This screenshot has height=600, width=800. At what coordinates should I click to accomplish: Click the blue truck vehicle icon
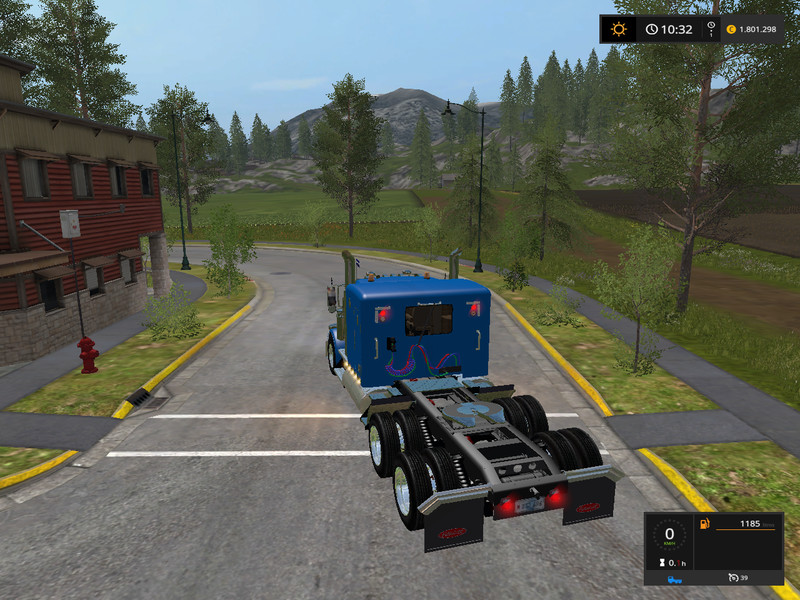coord(676,578)
